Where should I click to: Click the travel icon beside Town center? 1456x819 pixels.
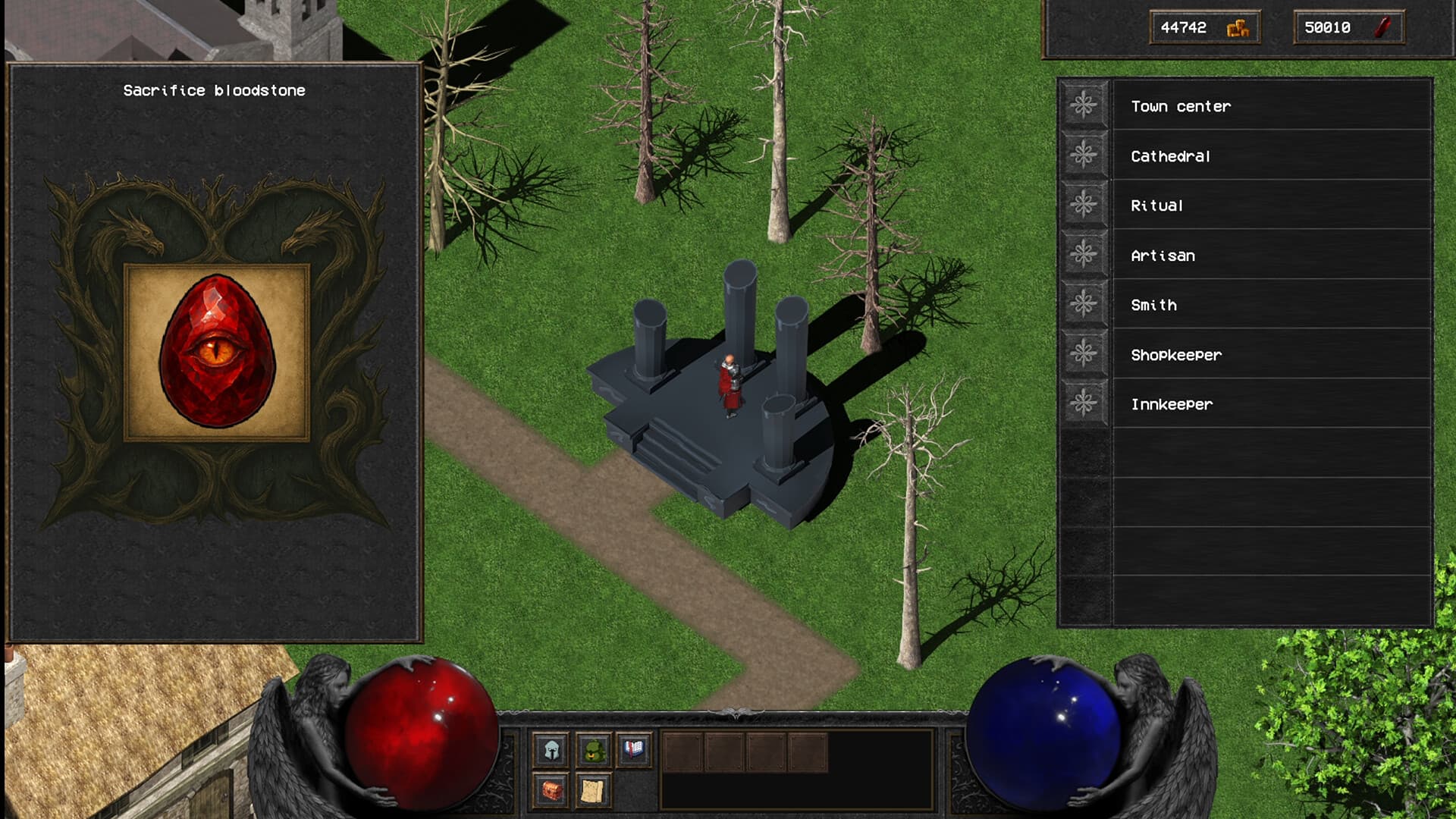pyautogui.click(x=1084, y=105)
